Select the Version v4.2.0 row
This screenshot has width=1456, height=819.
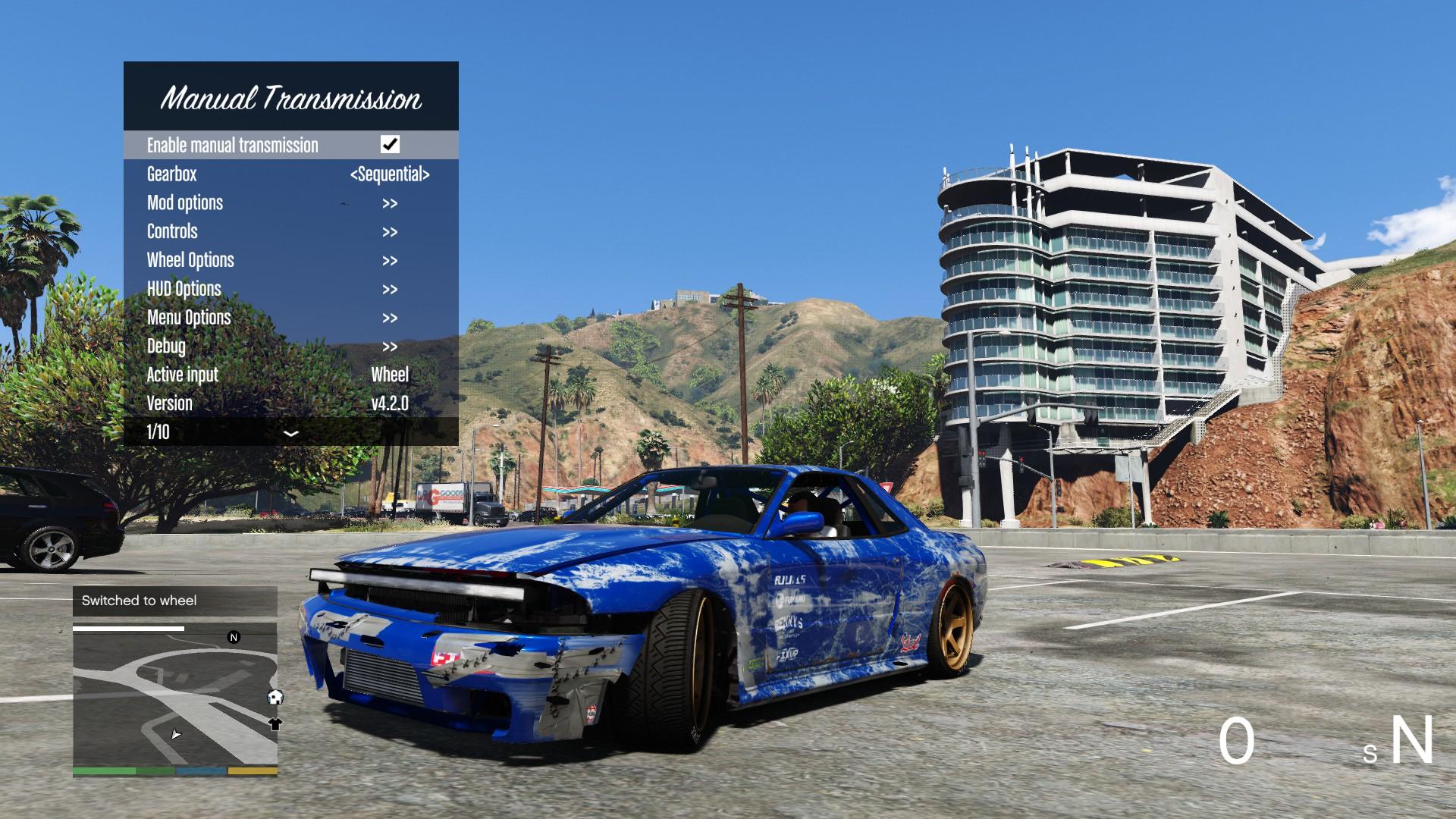[290, 403]
